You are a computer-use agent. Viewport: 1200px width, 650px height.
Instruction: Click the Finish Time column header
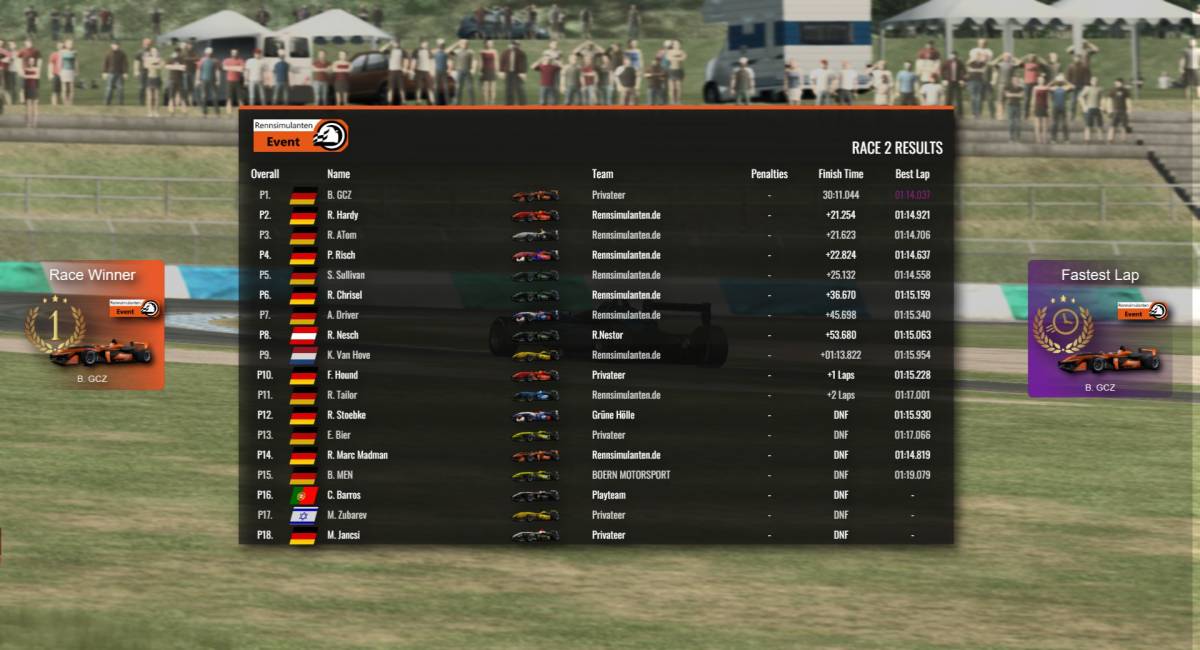(840, 174)
